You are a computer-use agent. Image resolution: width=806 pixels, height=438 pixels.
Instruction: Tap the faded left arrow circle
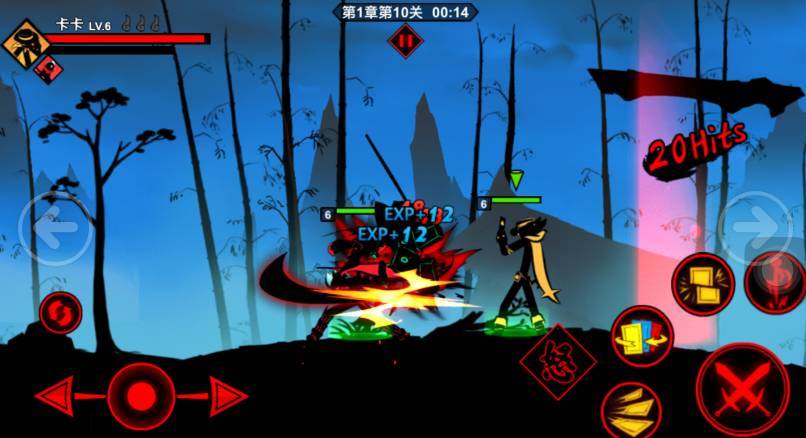coord(56,227)
